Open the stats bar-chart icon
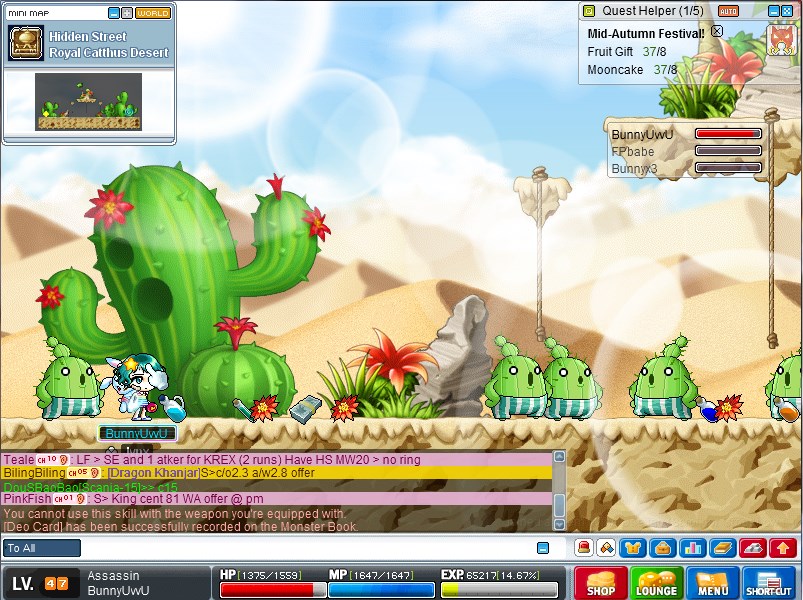 (x=691, y=548)
